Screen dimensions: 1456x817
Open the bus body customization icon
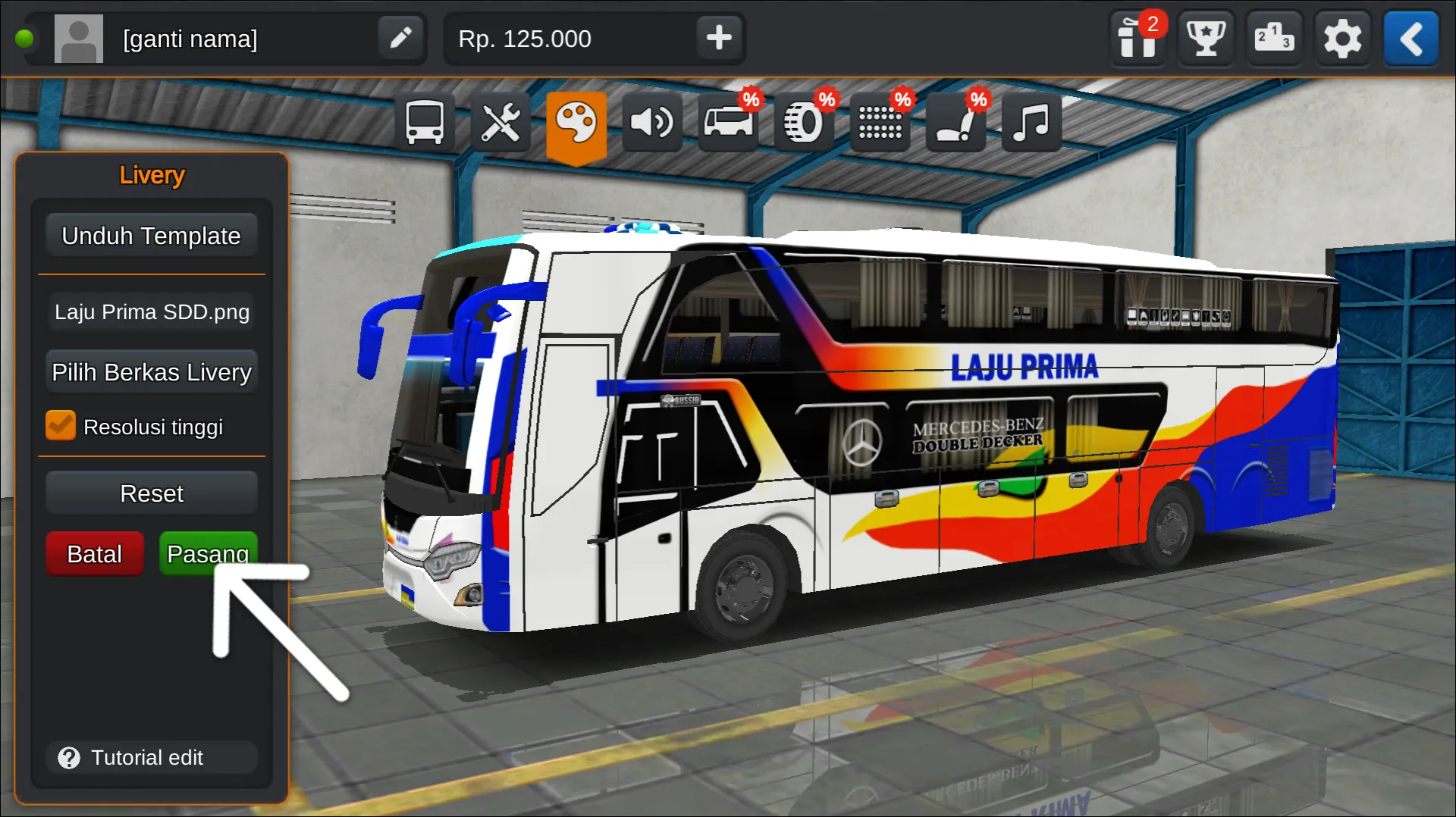(424, 121)
